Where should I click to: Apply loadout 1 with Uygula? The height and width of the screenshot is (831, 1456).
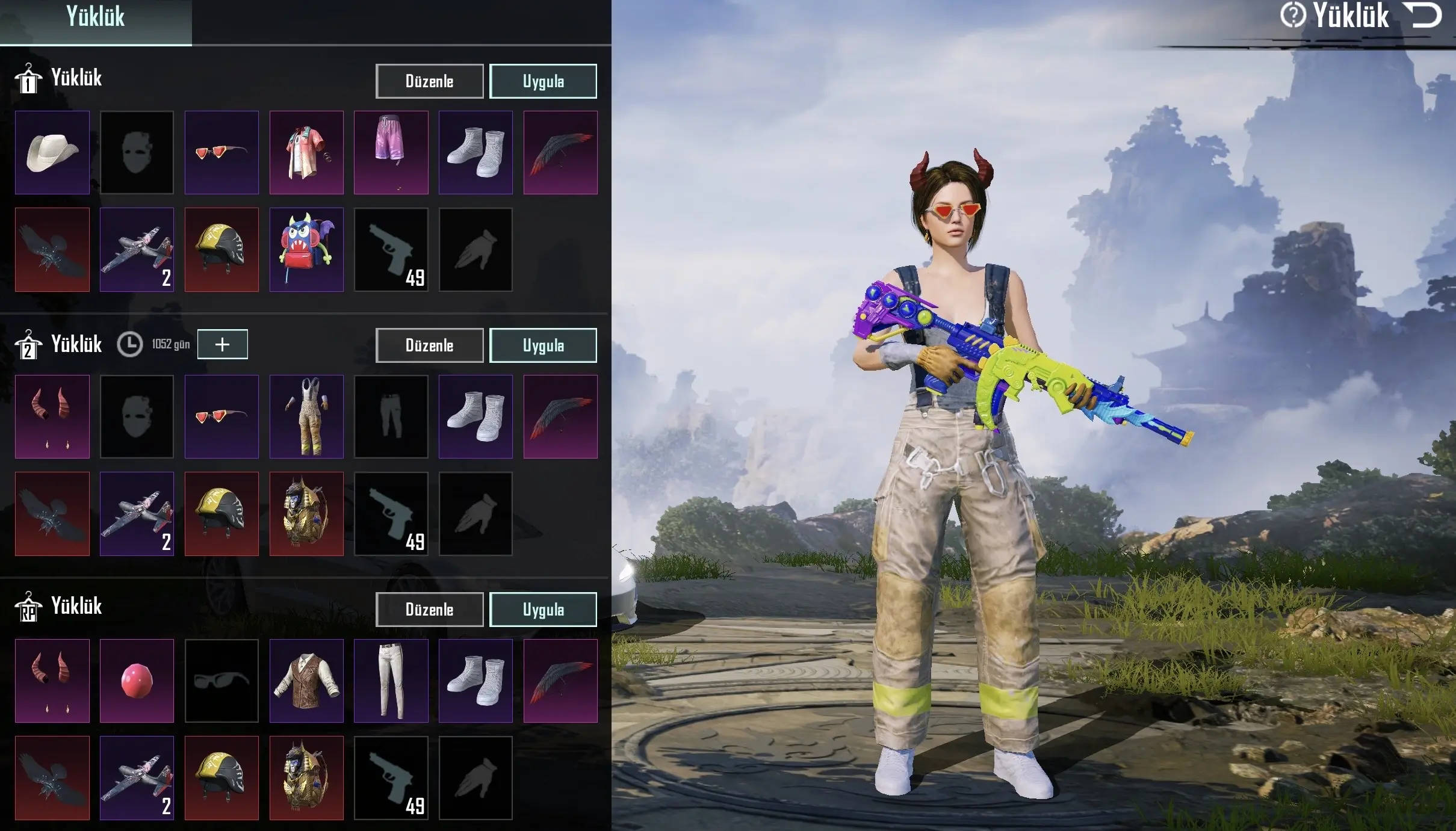(x=543, y=81)
